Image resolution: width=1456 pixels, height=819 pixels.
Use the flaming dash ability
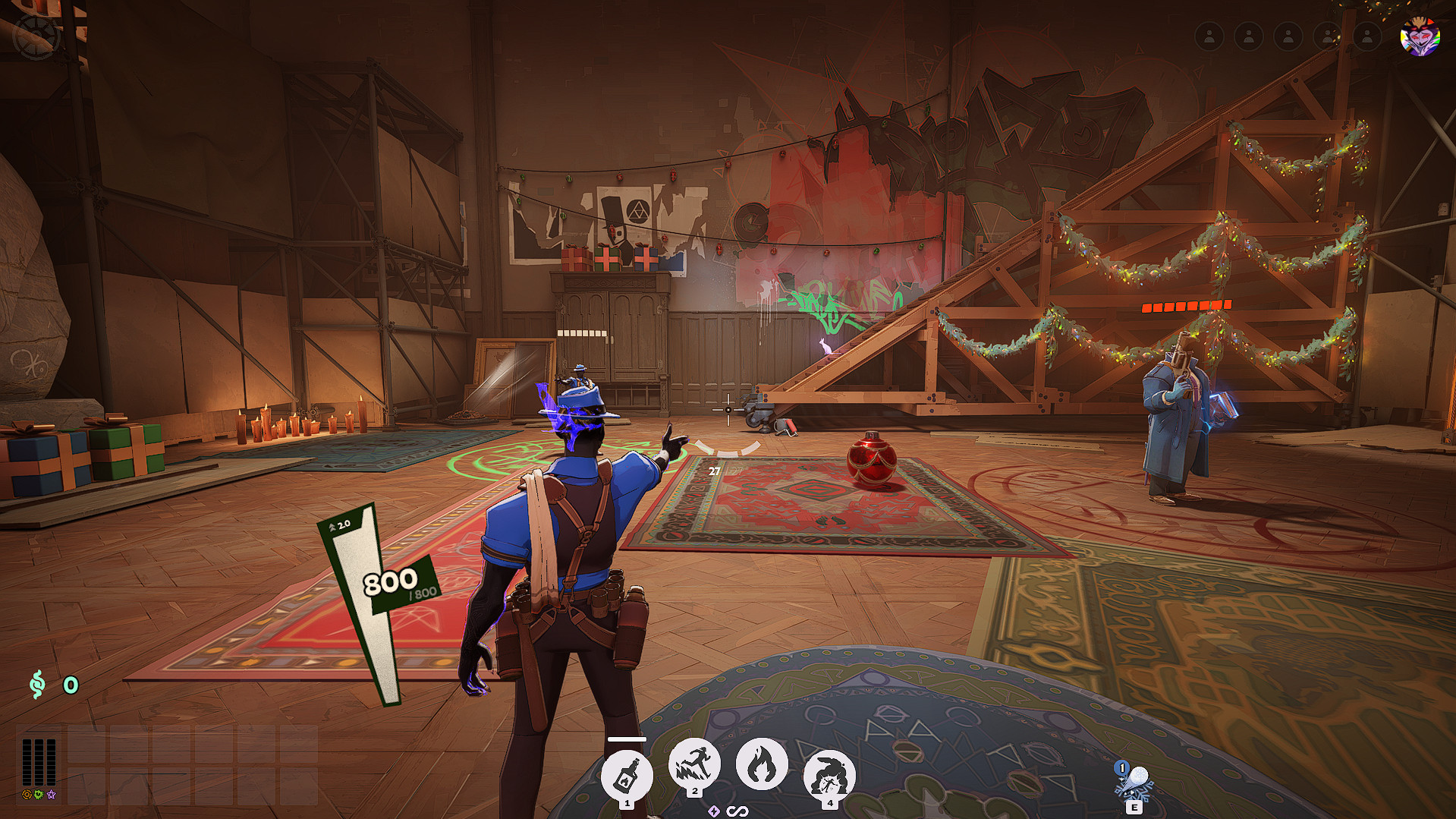coord(694,764)
